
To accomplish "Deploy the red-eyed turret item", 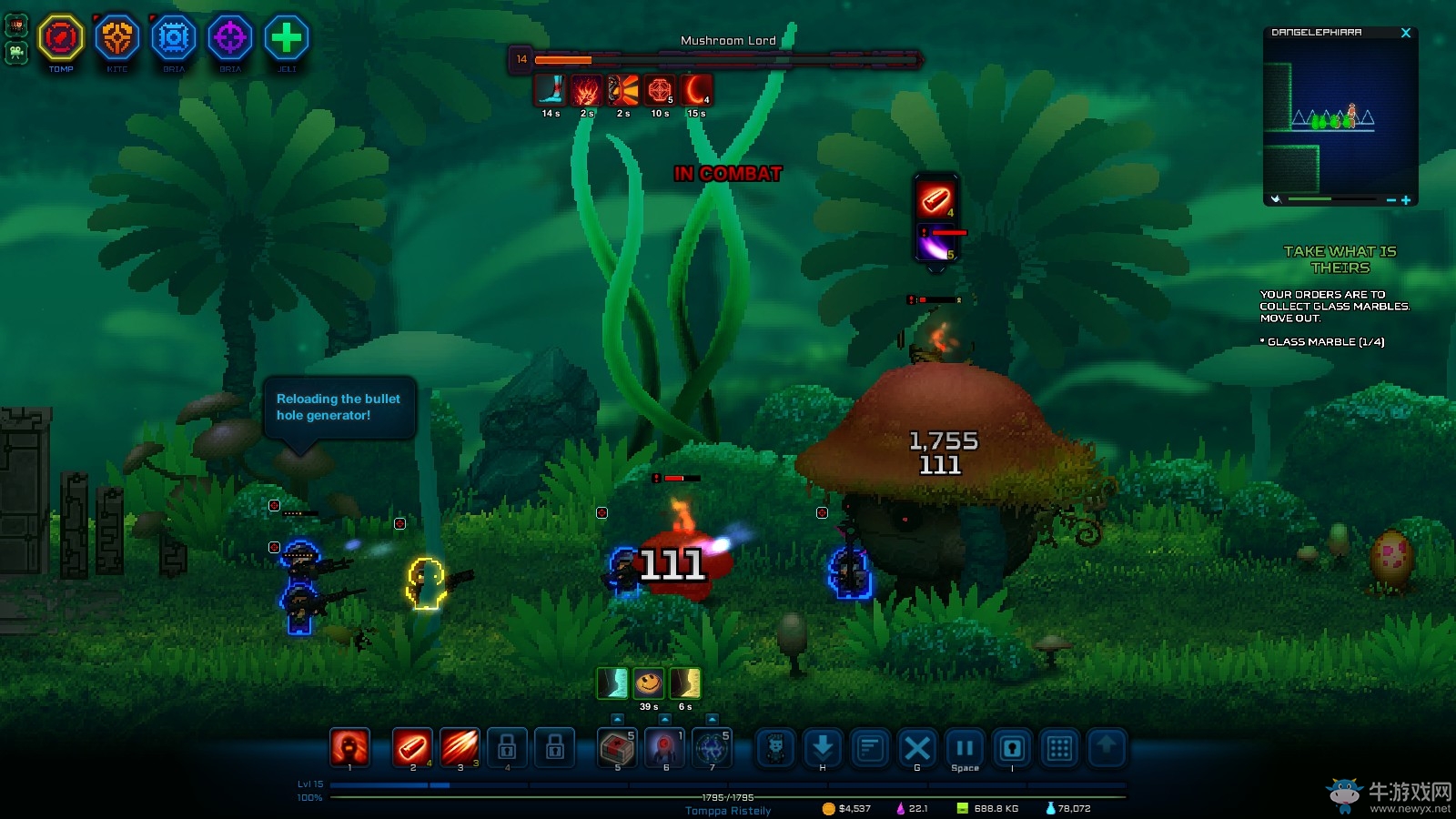I will [664, 748].
